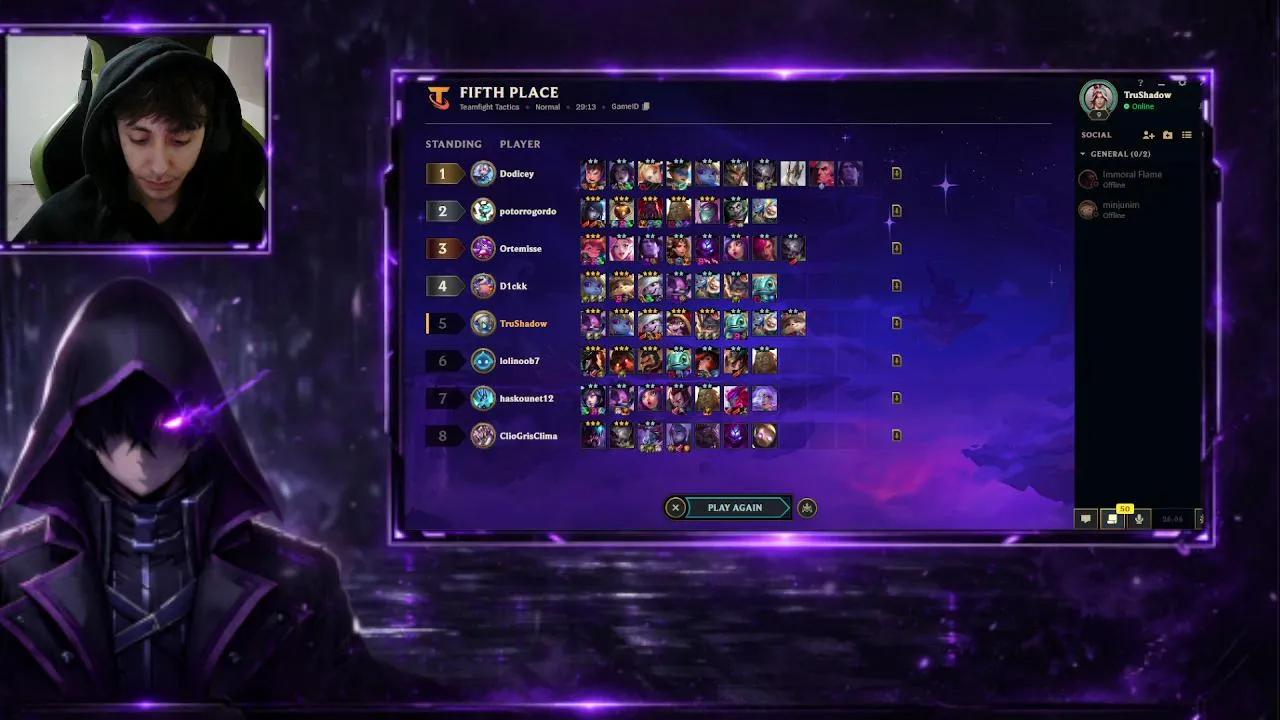Click the X button next to Play Again
Screen dimensions: 1280x720
click(675, 507)
